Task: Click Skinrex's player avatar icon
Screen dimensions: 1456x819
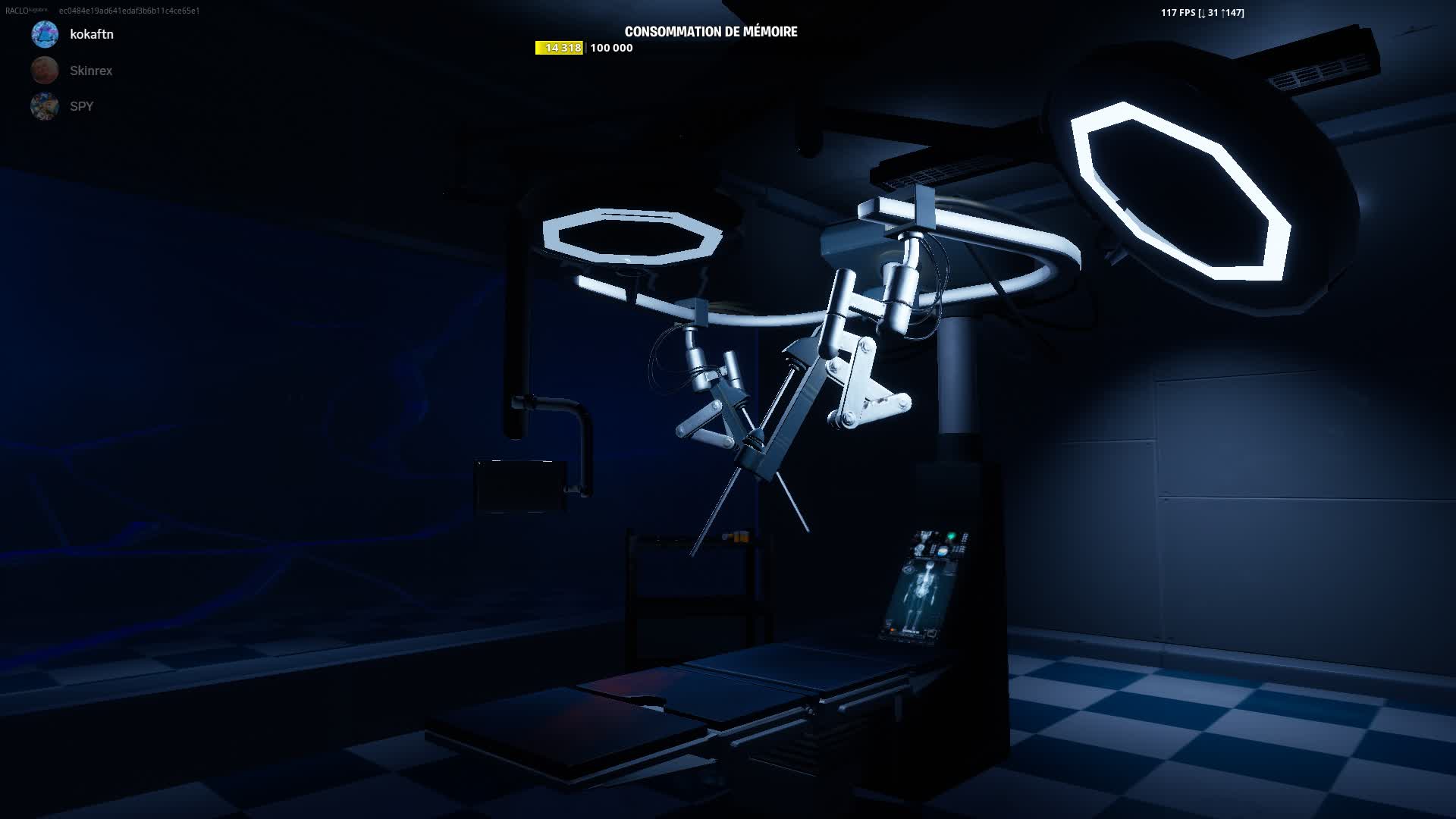Action: [44, 70]
